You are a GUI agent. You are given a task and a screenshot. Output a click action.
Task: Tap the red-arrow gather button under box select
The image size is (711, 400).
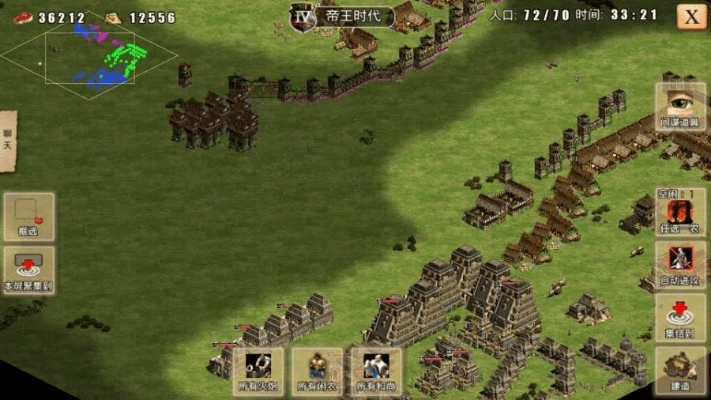point(28,269)
